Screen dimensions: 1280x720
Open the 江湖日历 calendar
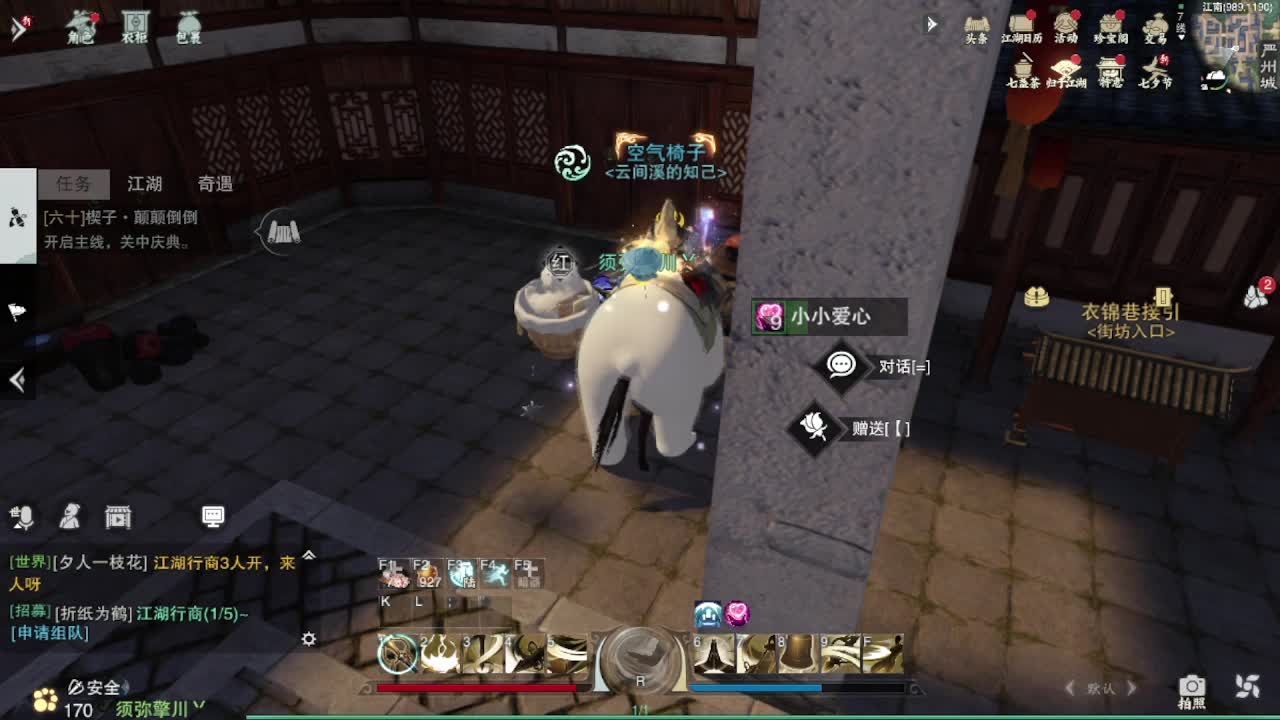click(x=1021, y=27)
